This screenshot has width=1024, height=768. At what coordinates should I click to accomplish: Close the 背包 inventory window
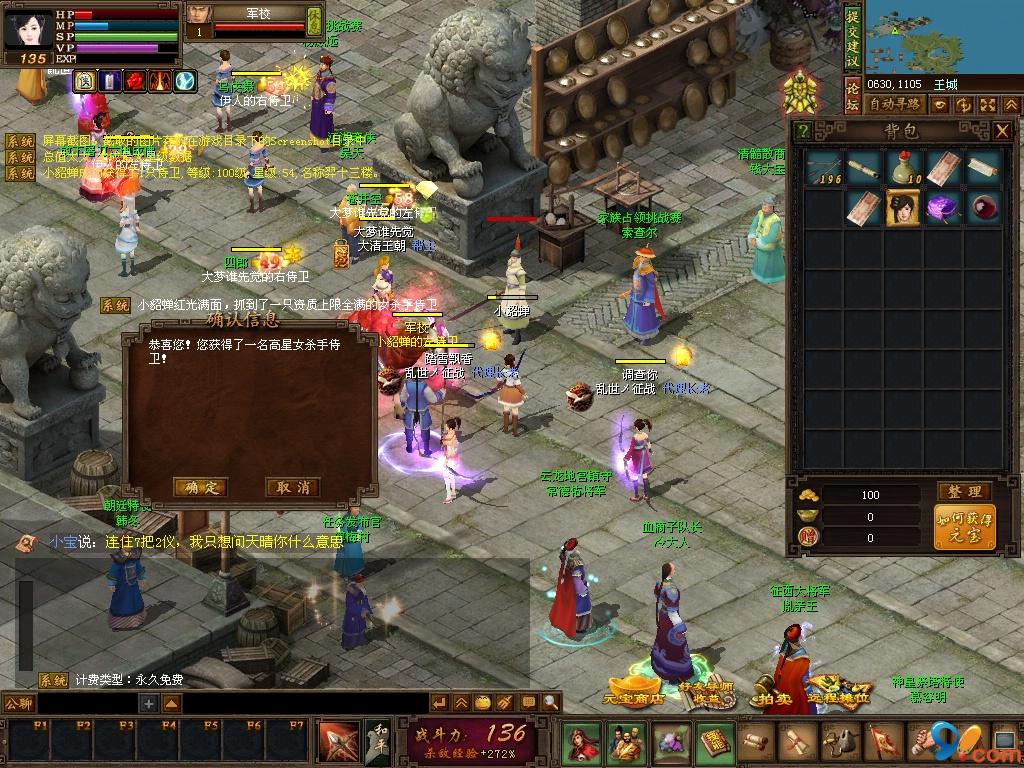[1002, 131]
